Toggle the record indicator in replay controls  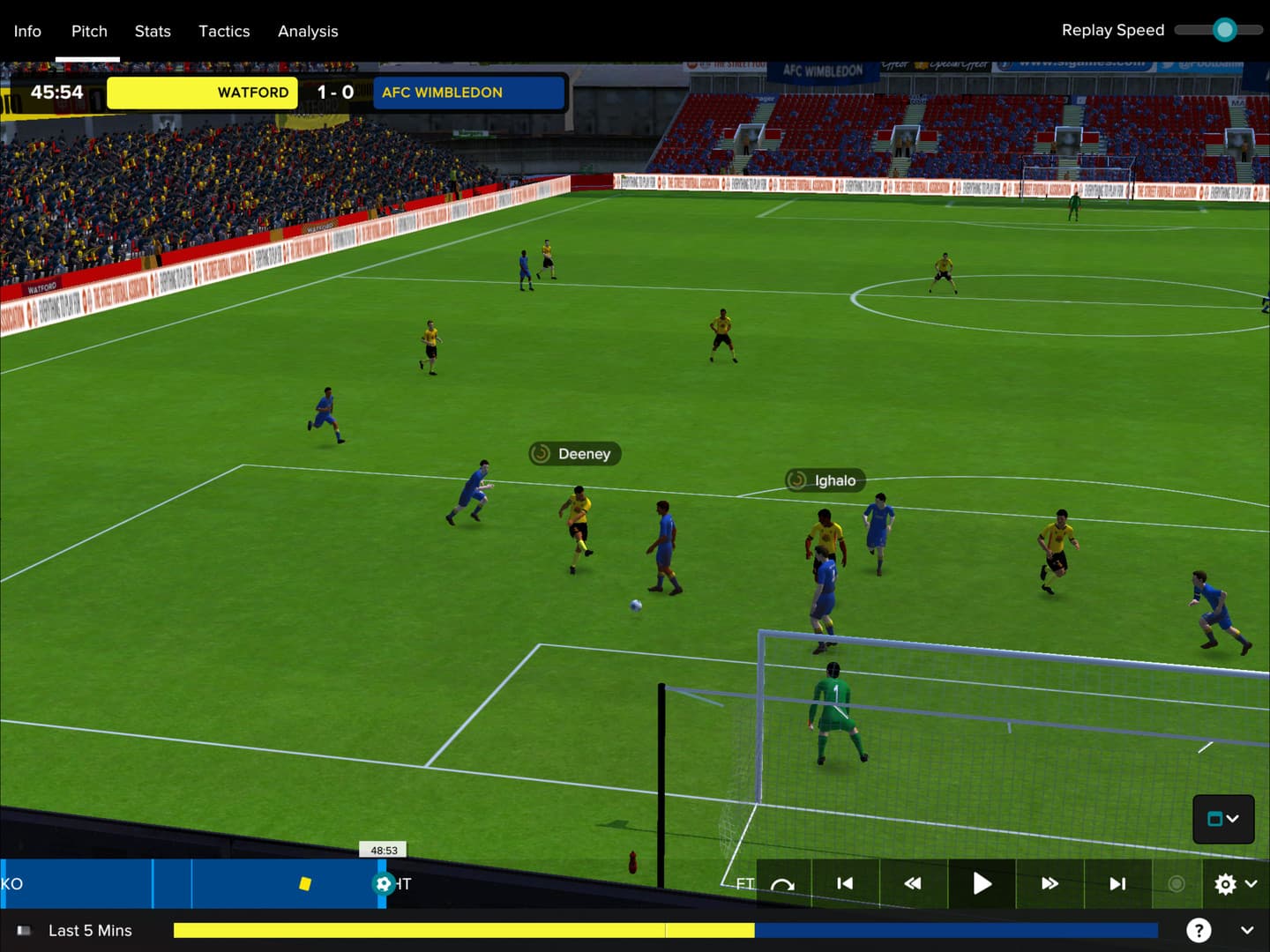tap(1177, 883)
